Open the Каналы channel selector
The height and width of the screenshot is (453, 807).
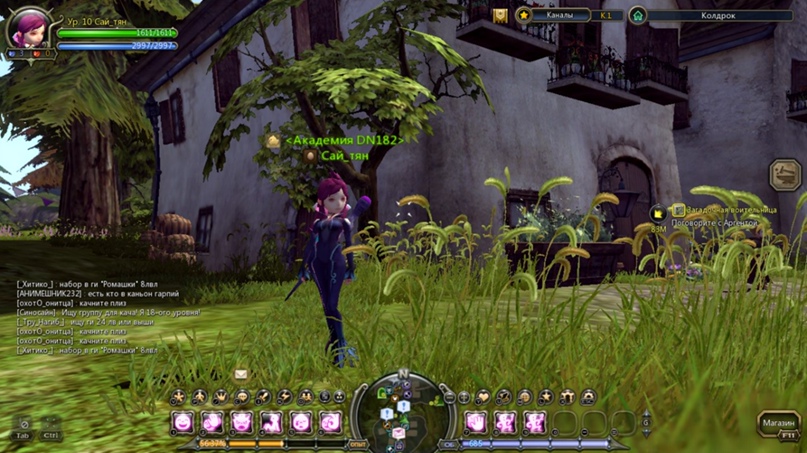[560, 16]
